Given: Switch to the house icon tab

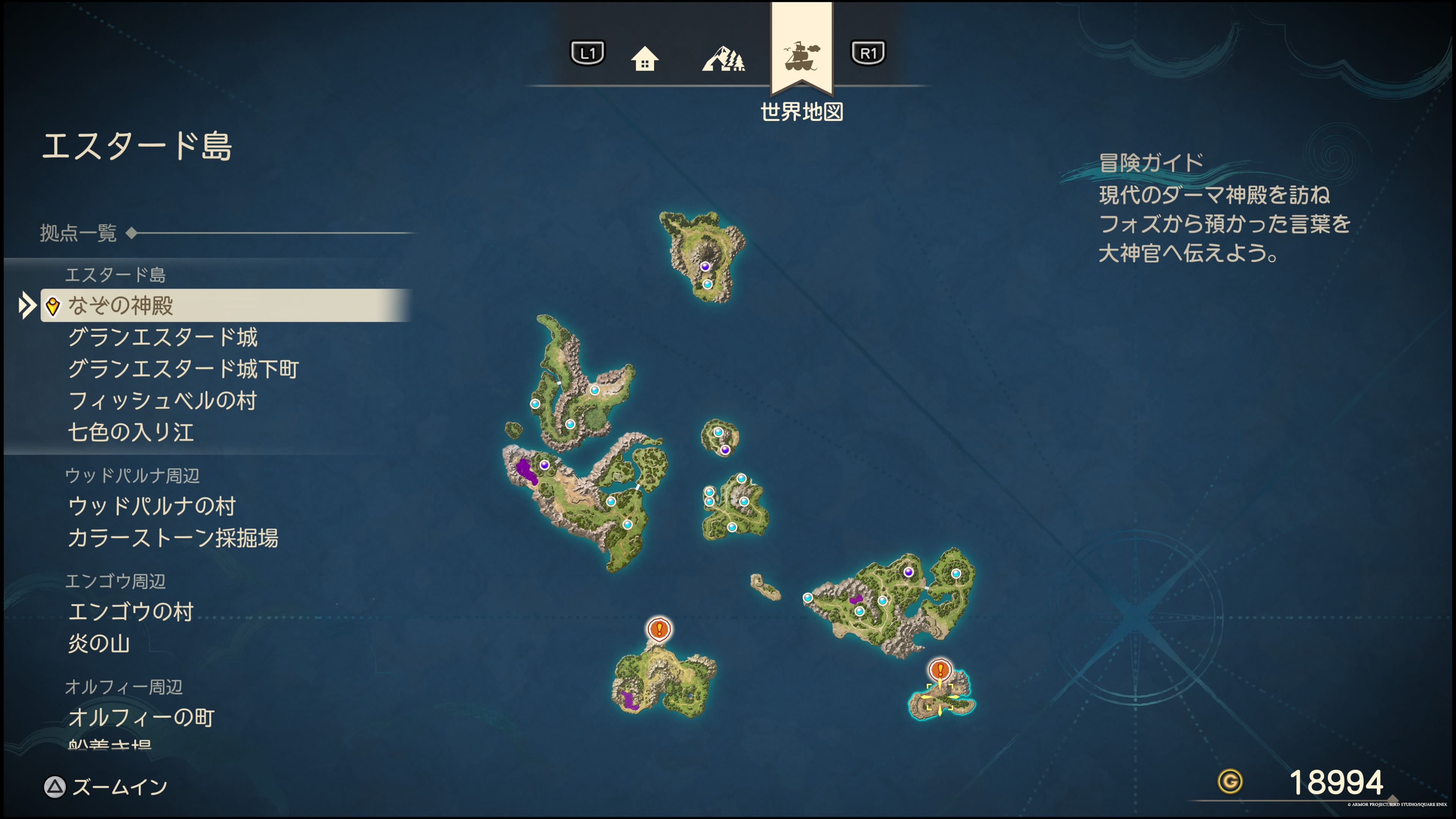Looking at the screenshot, I should (x=644, y=58).
